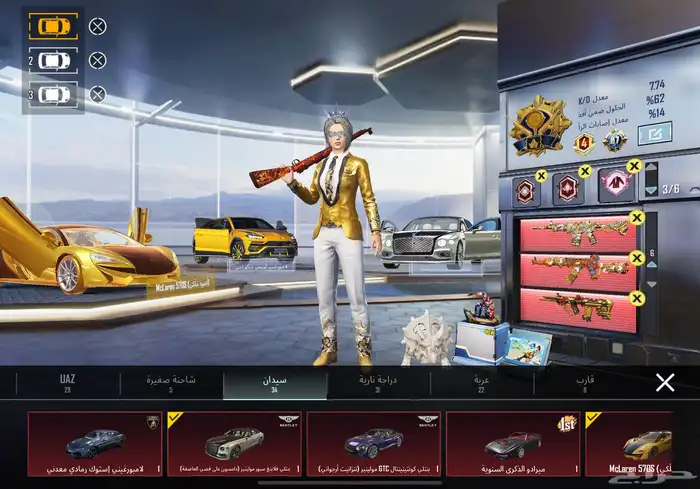Choose the grey Lamborghini Estoque card
Image resolution: width=700 pixels, height=489 pixels.
click(x=95, y=443)
